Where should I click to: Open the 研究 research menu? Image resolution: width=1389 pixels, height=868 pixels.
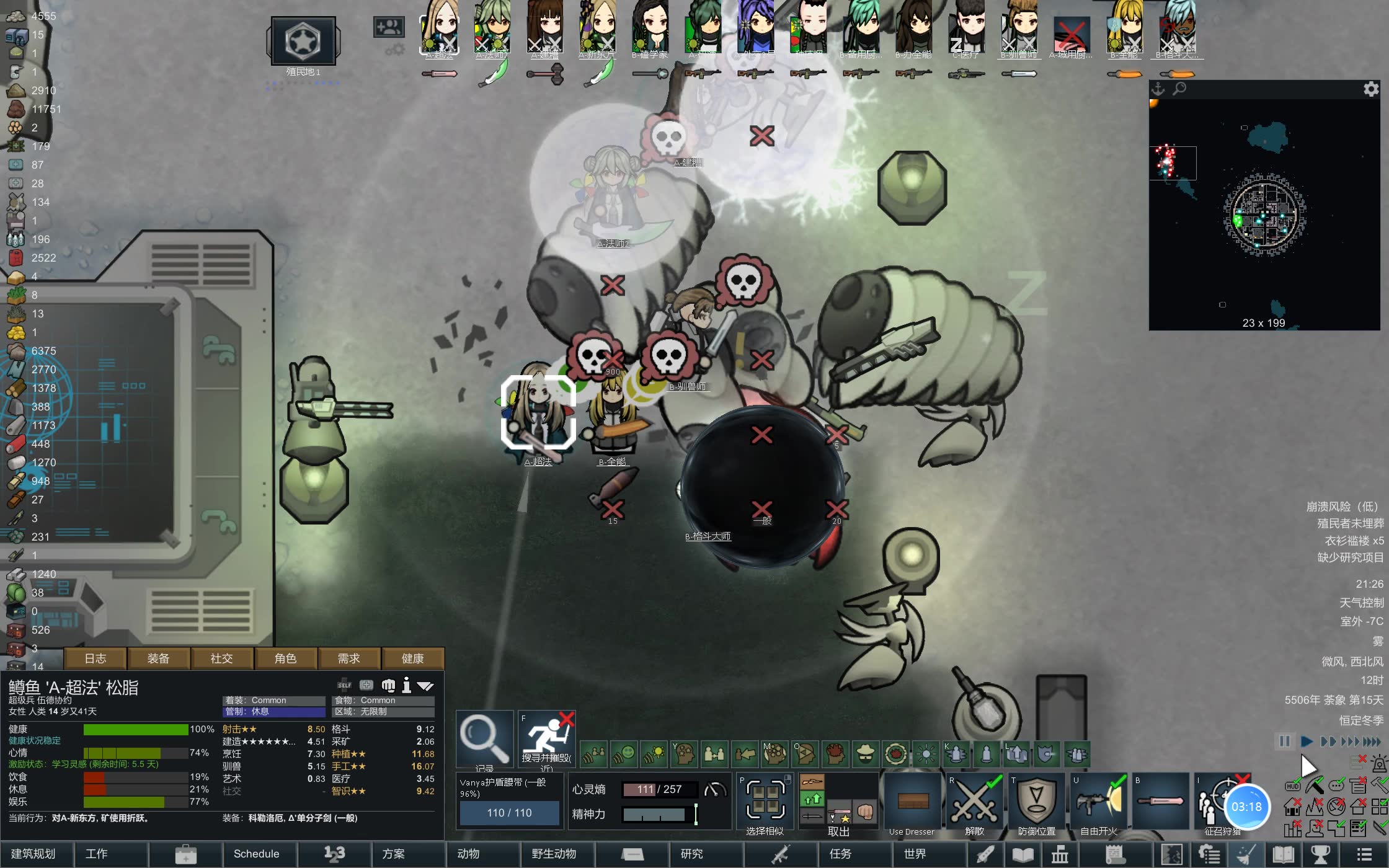[x=691, y=854]
